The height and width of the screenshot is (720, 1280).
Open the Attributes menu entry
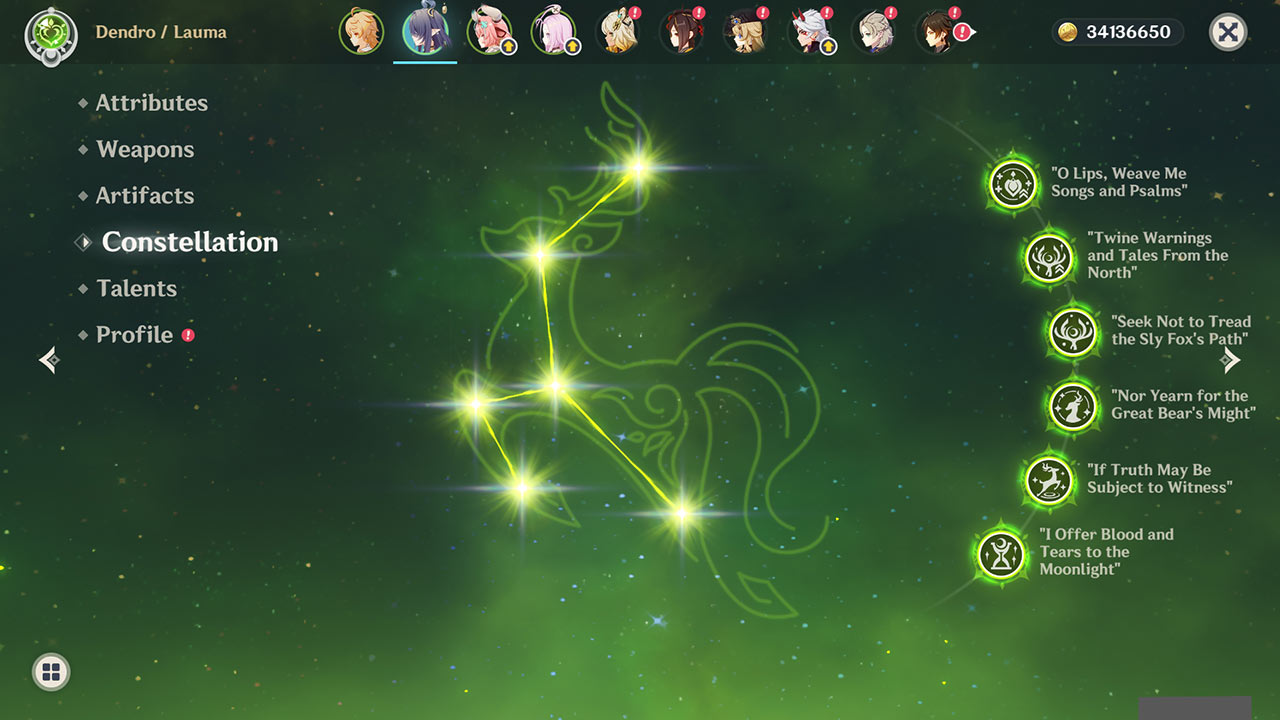(151, 103)
